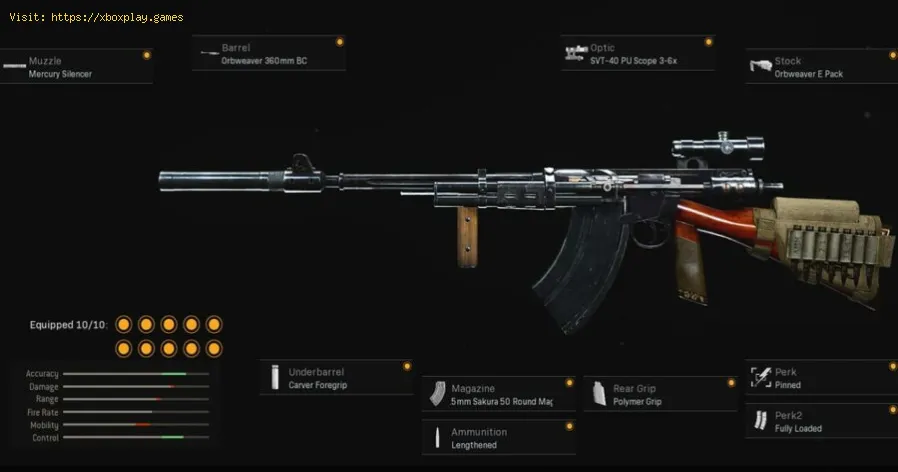The width and height of the screenshot is (898, 472).
Task: Open the Barrel Orbweaver 360mm BC slot
Action: click(x=270, y=54)
